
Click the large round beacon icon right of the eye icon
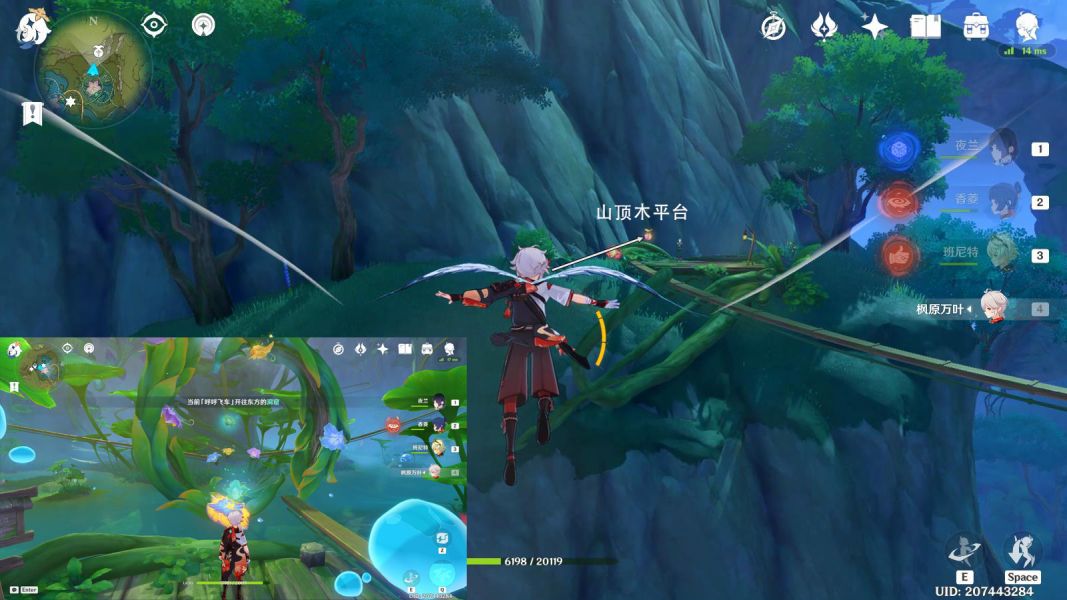click(x=203, y=24)
